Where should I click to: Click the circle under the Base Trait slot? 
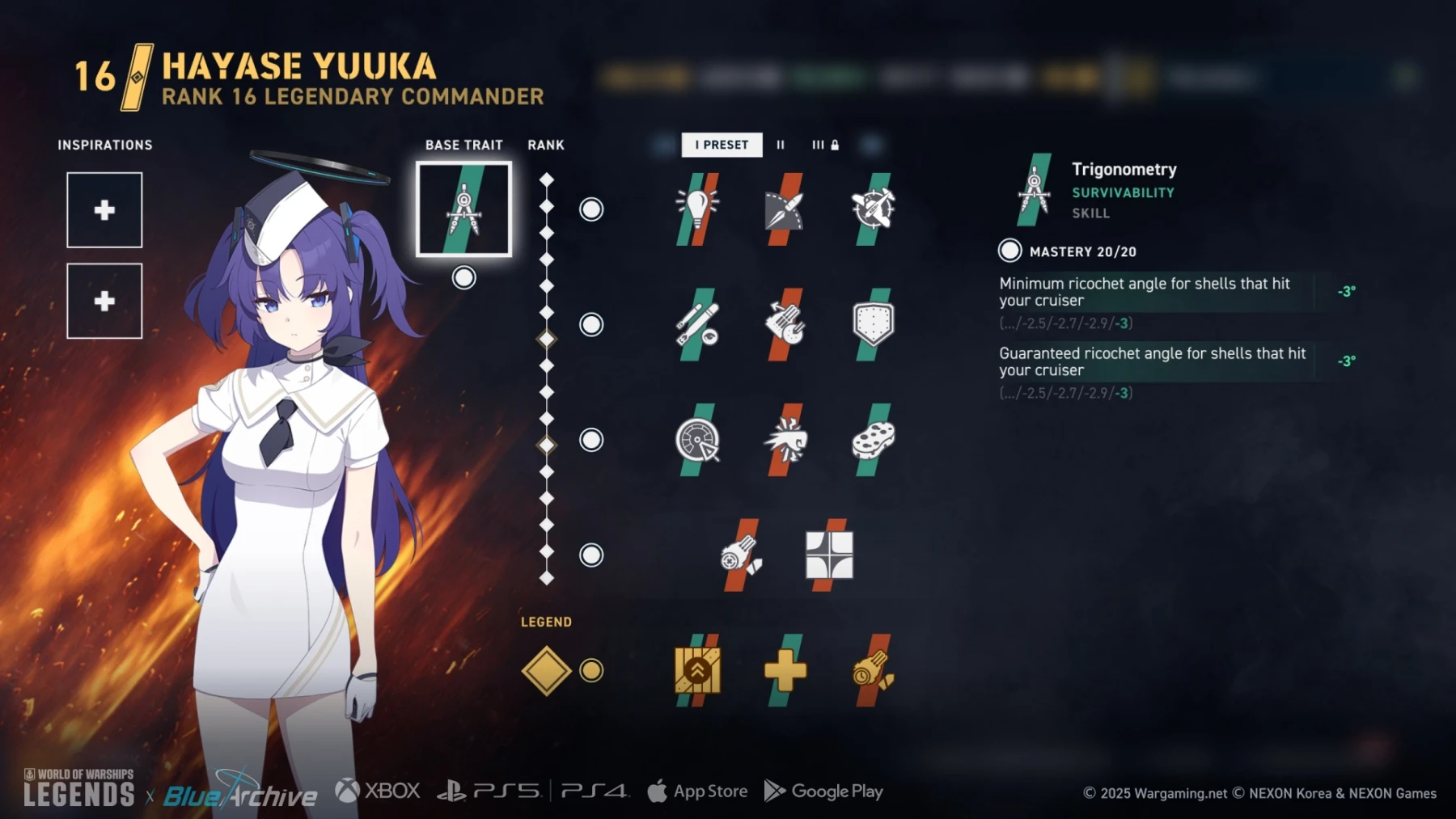coord(463,277)
